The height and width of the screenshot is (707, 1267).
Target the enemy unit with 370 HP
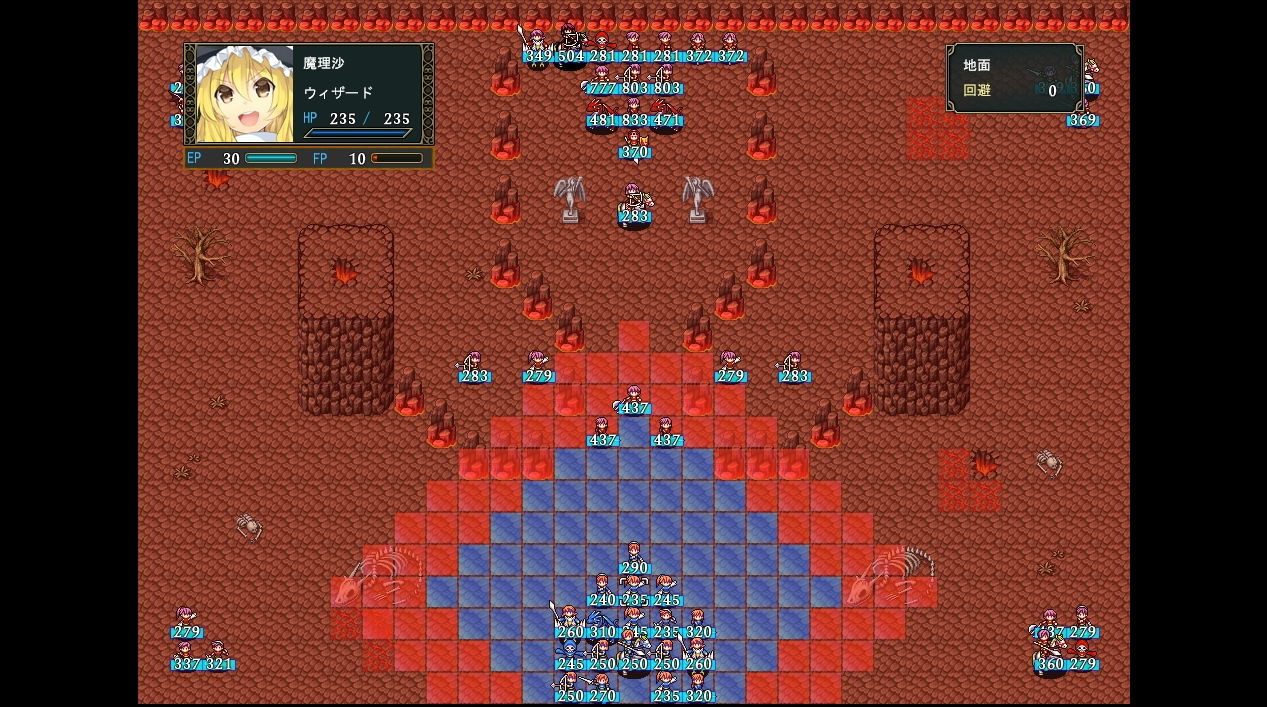pyautogui.click(x=634, y=142)
